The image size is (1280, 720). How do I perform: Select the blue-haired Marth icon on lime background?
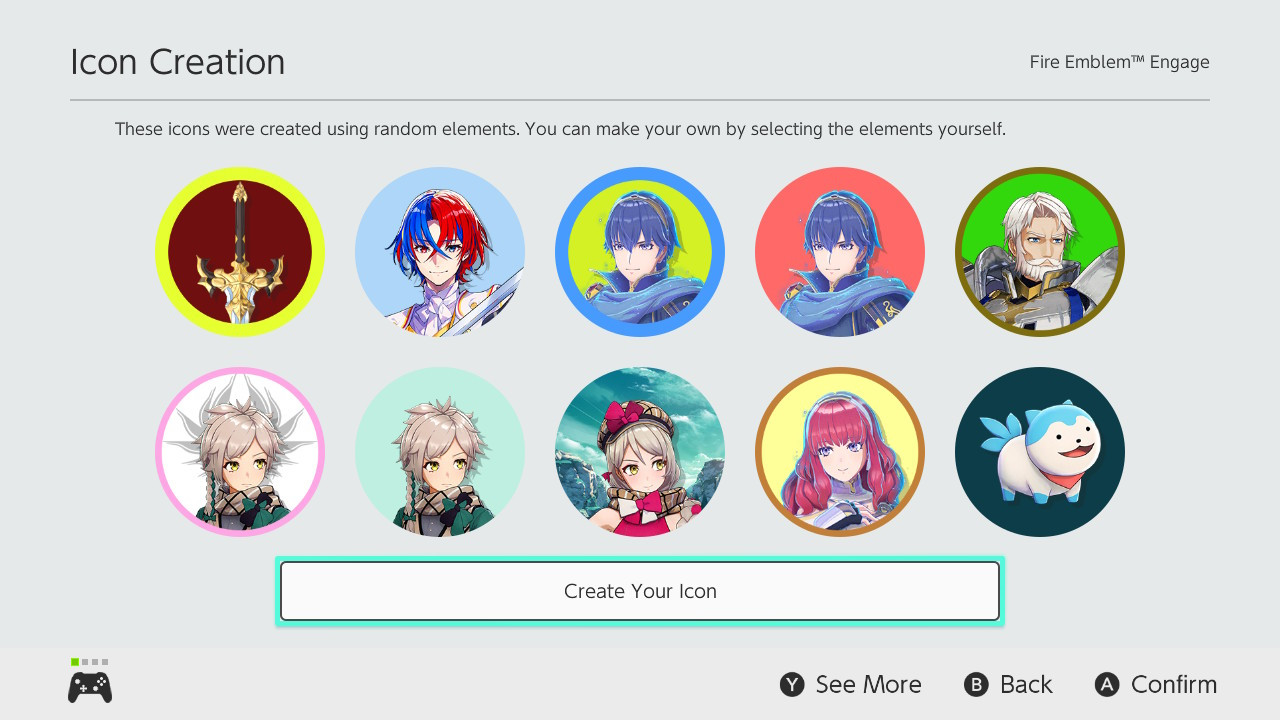tap(640, 251)
